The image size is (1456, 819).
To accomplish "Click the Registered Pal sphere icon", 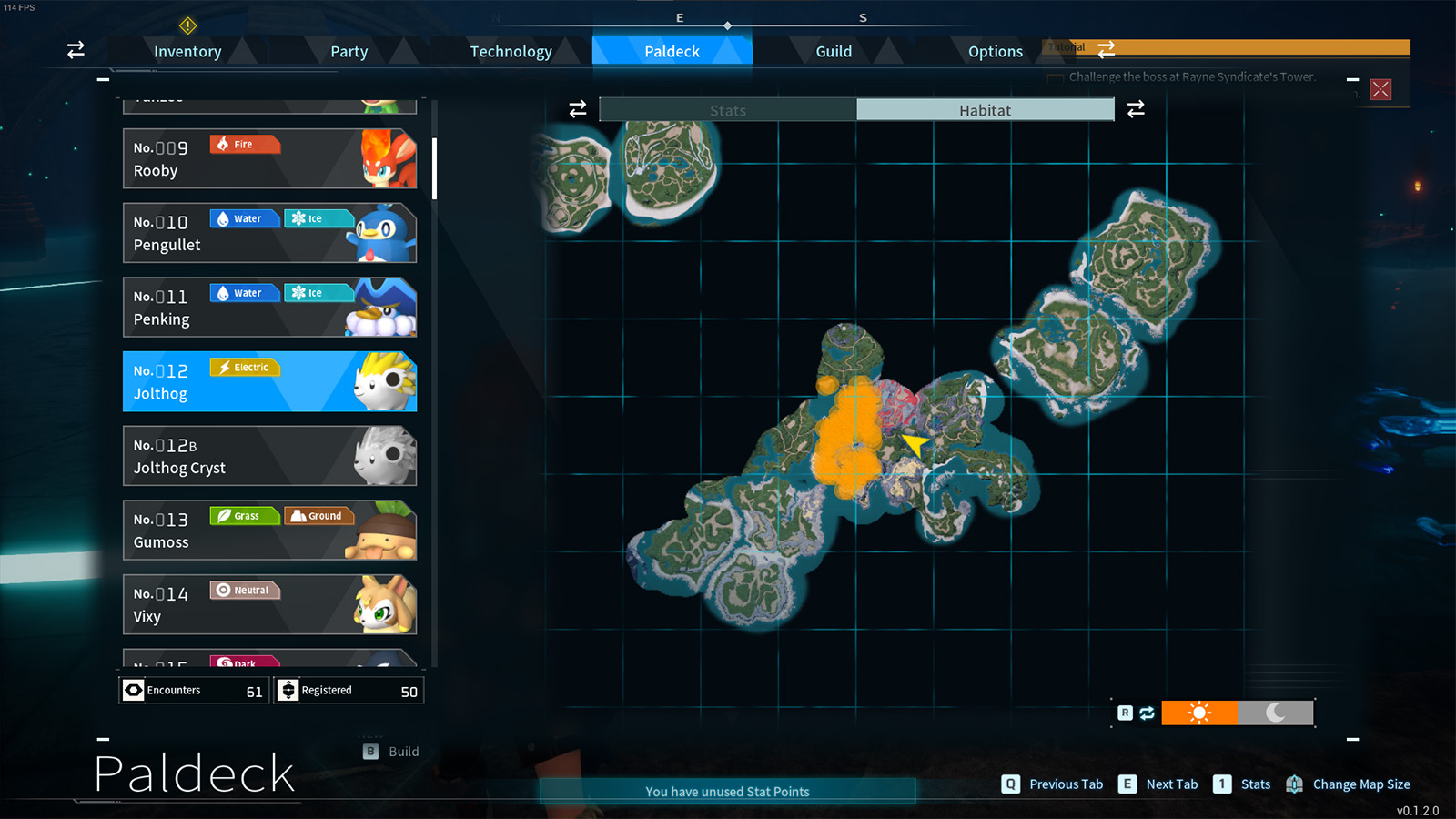I will tap(288, 690).
